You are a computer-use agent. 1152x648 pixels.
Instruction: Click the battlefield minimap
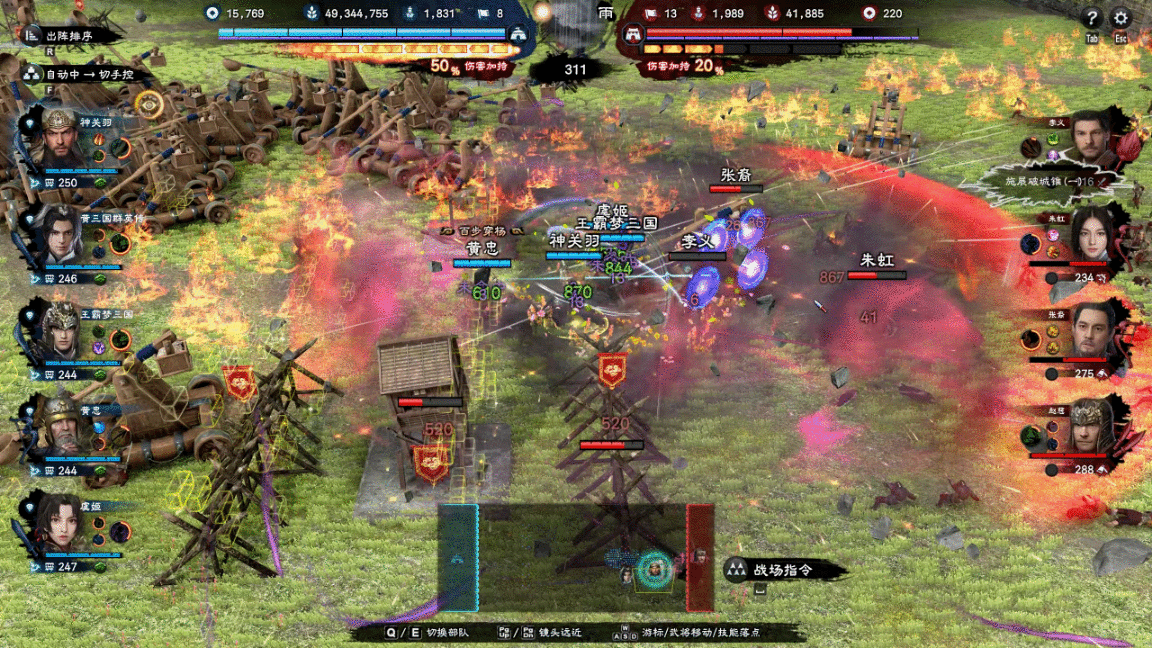click(575, 558)
